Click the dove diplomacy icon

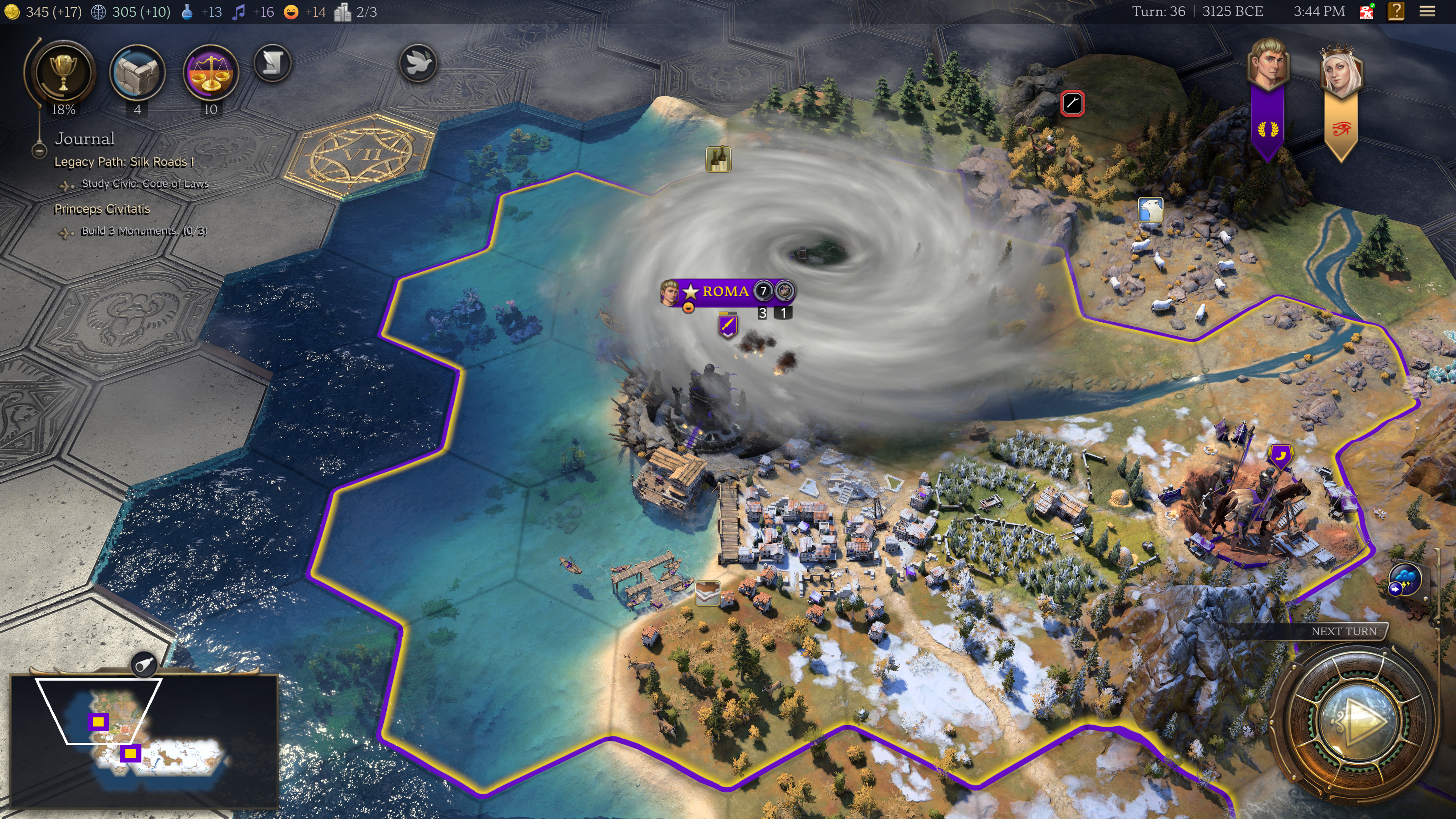418,63
